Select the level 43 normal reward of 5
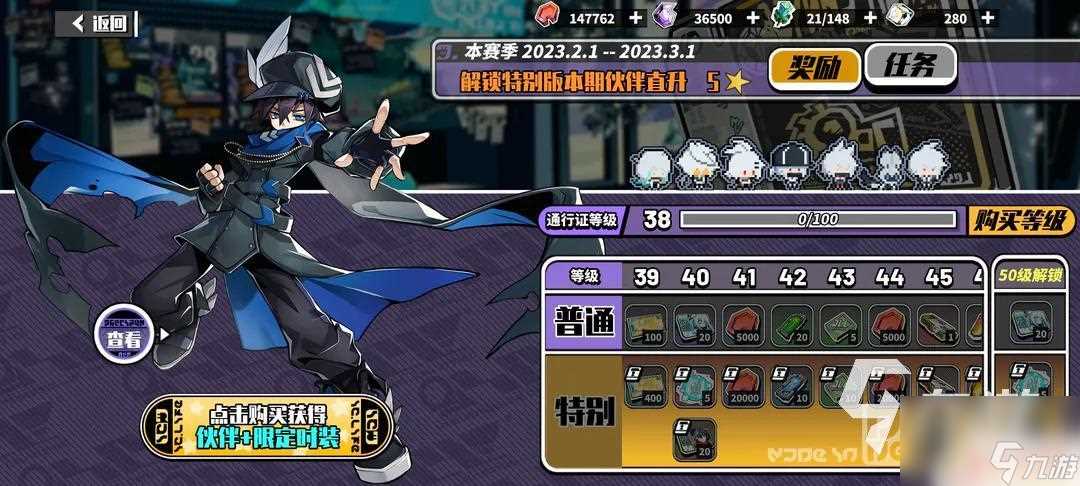The width and height of the screenshot is (1080, 486). coord(840,323)
